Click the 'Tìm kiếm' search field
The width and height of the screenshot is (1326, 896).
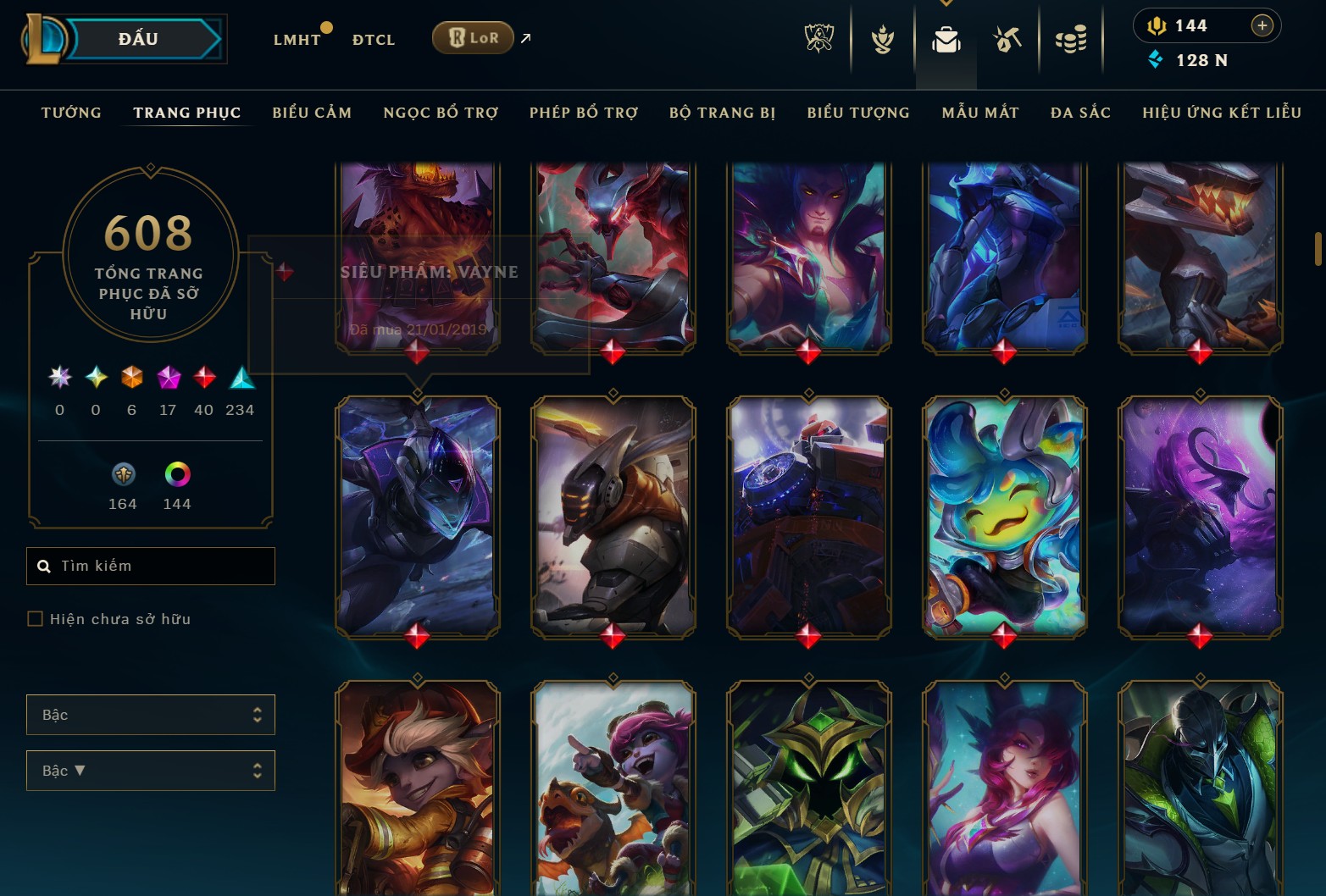[x=151, y=566]
